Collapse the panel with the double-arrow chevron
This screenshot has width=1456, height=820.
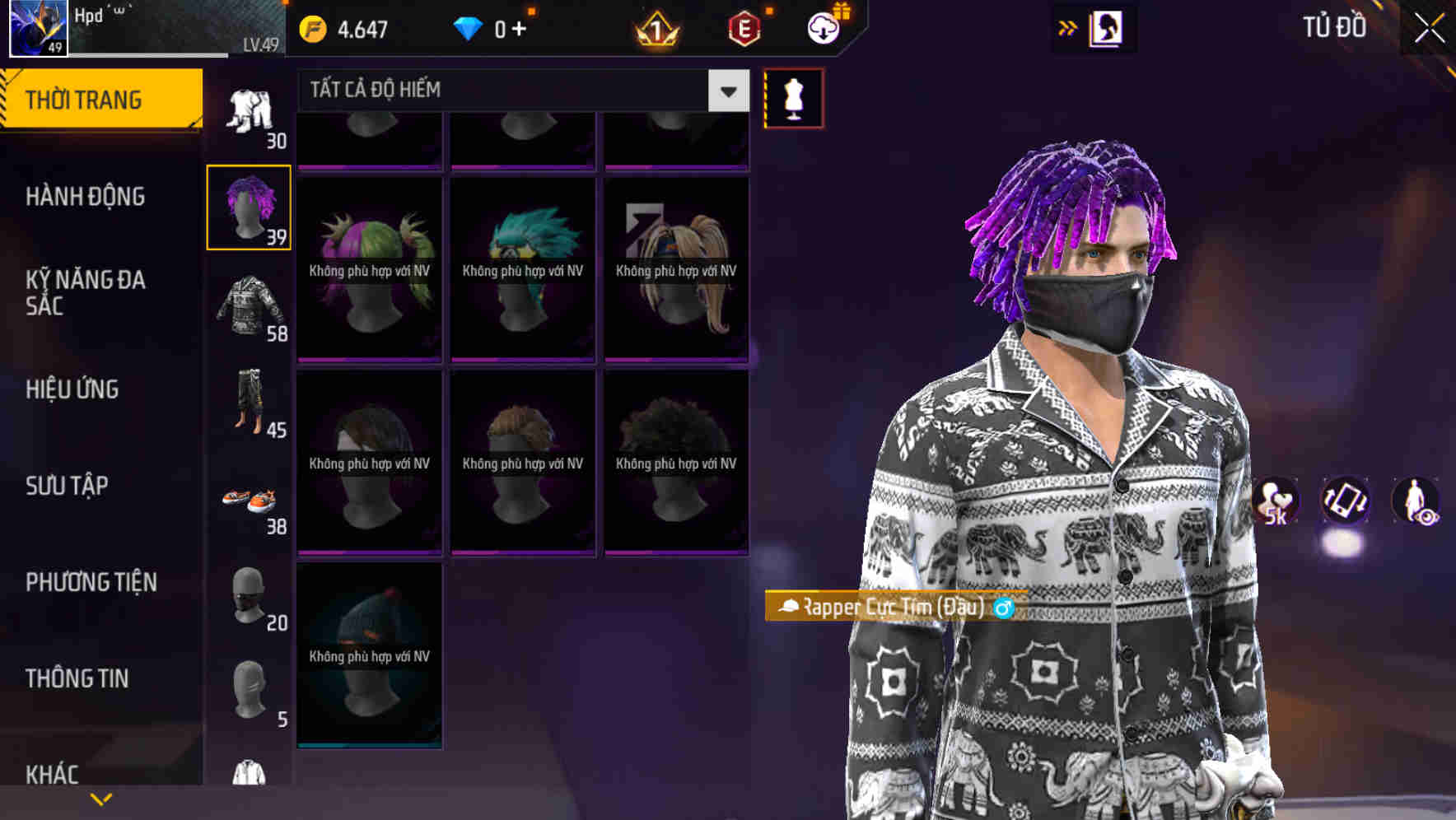[x=1067, y=27]
